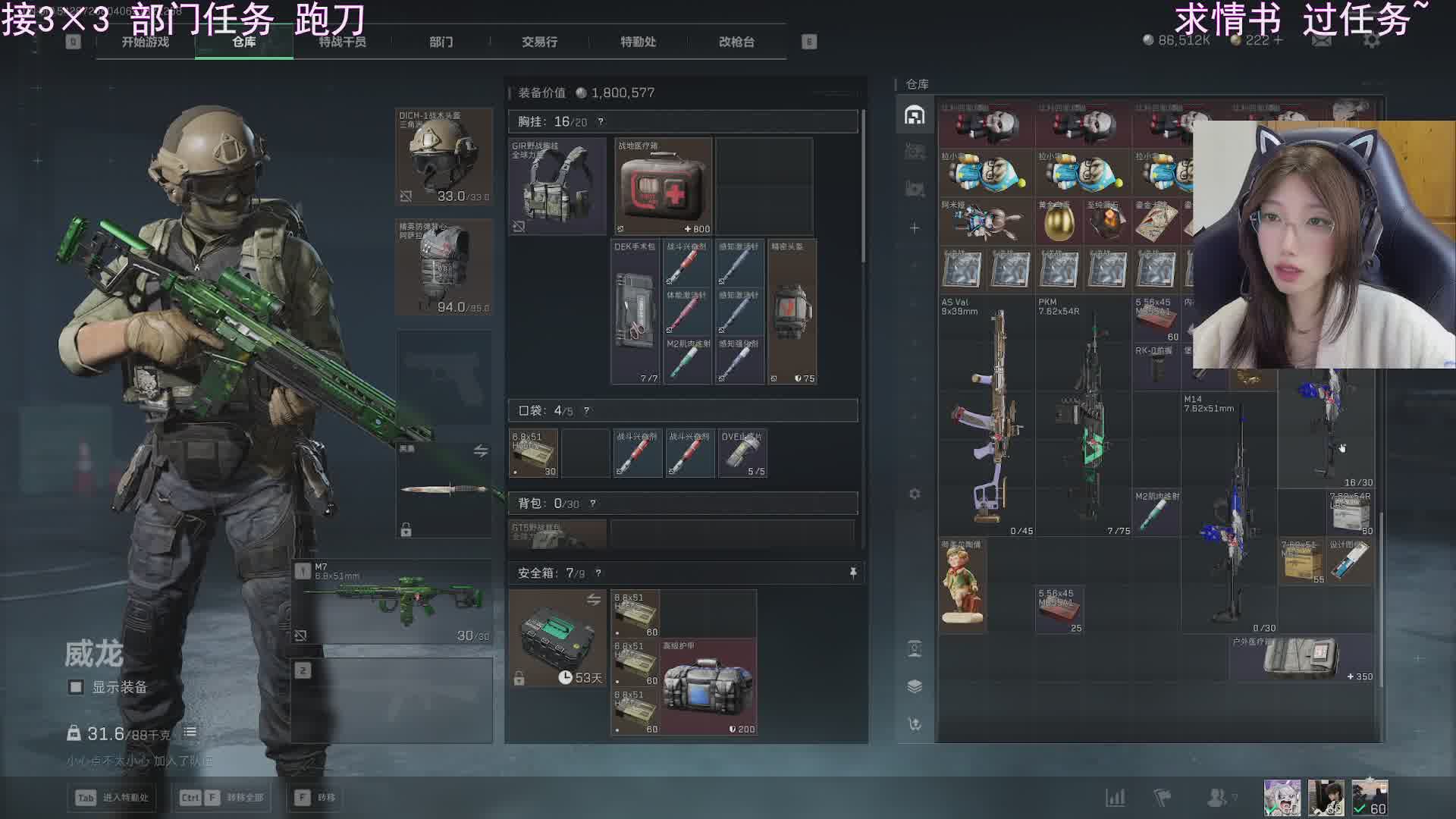Pick the PKM machine gun in storage
Screen dimensions: 1456x819
coord(1084,416)
